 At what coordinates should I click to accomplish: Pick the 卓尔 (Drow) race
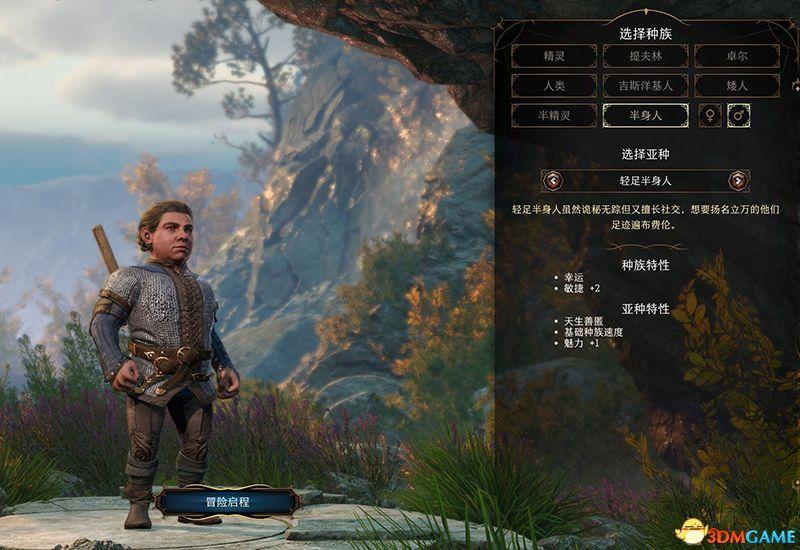737,56
